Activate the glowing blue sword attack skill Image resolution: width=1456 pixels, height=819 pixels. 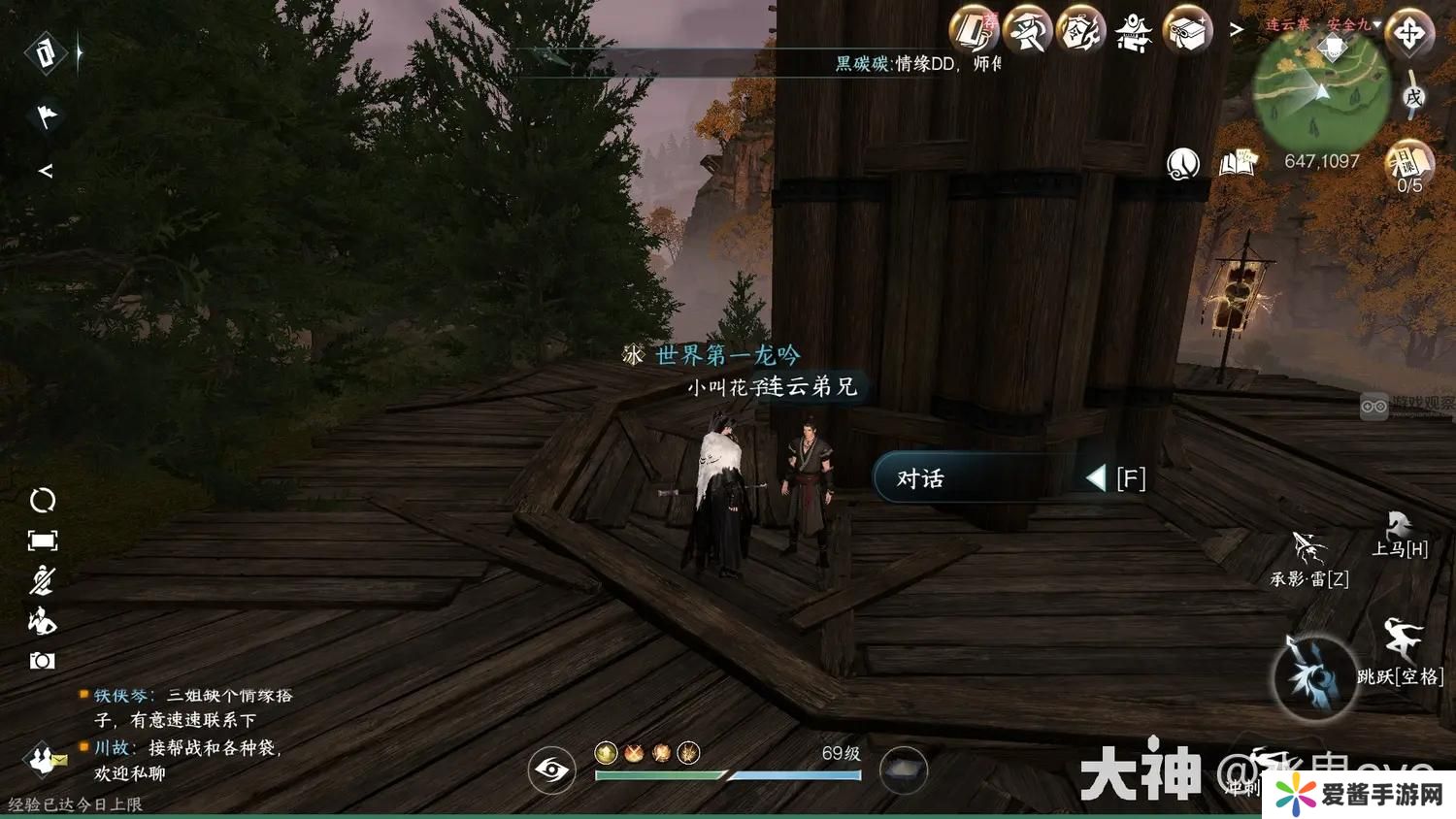point(1314,676)
